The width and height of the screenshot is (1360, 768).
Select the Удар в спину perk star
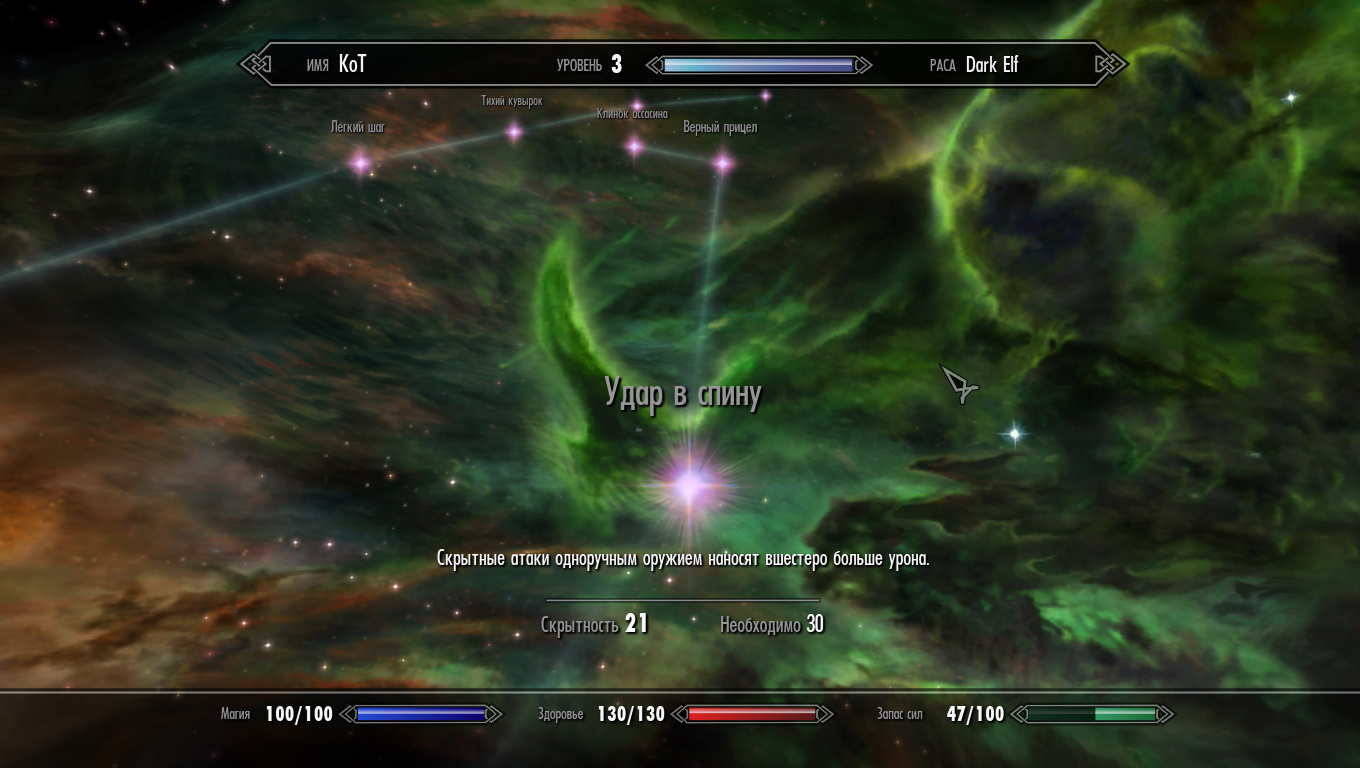(690, 486)
